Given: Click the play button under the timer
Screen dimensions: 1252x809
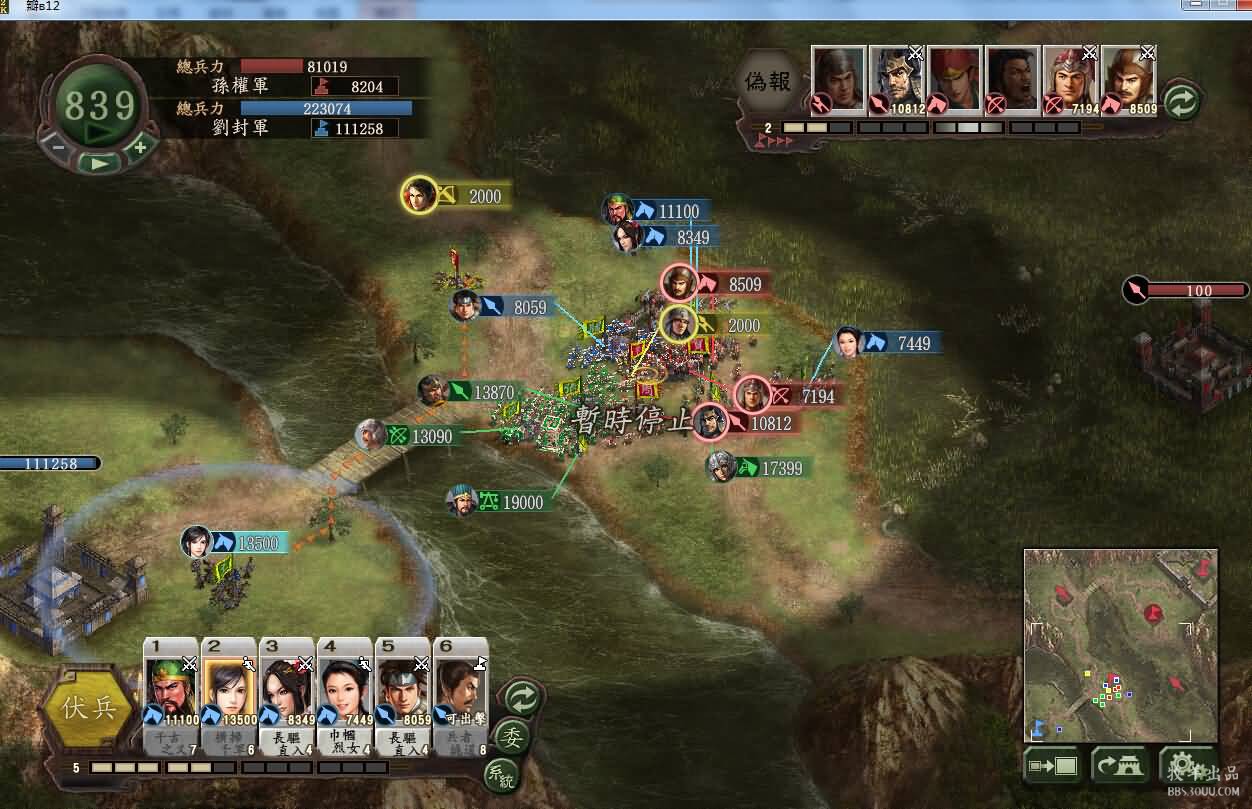Looking at the screenshot, I should 98,162.
